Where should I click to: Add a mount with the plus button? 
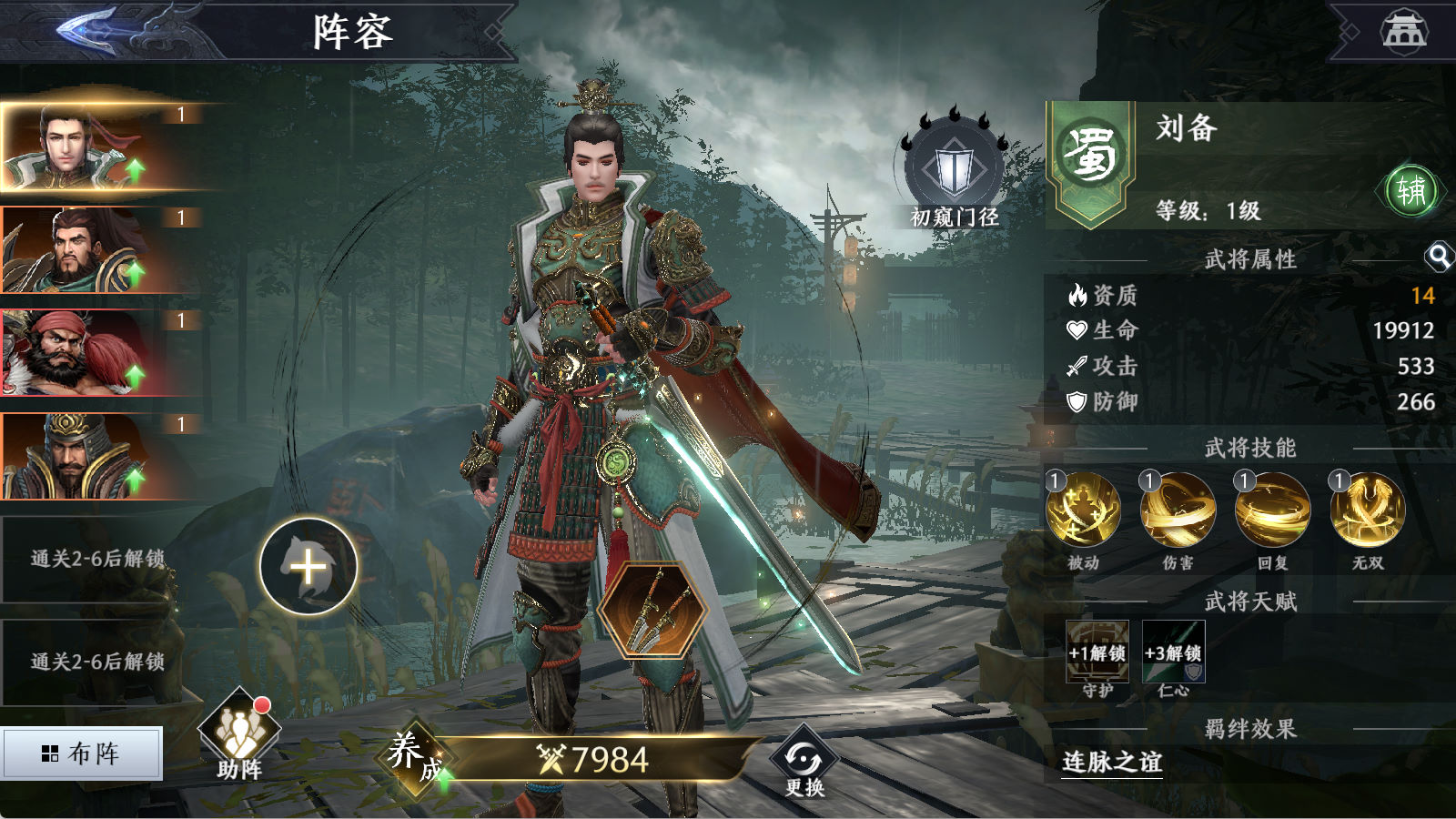pyautogui.click(x=308, y=567)
